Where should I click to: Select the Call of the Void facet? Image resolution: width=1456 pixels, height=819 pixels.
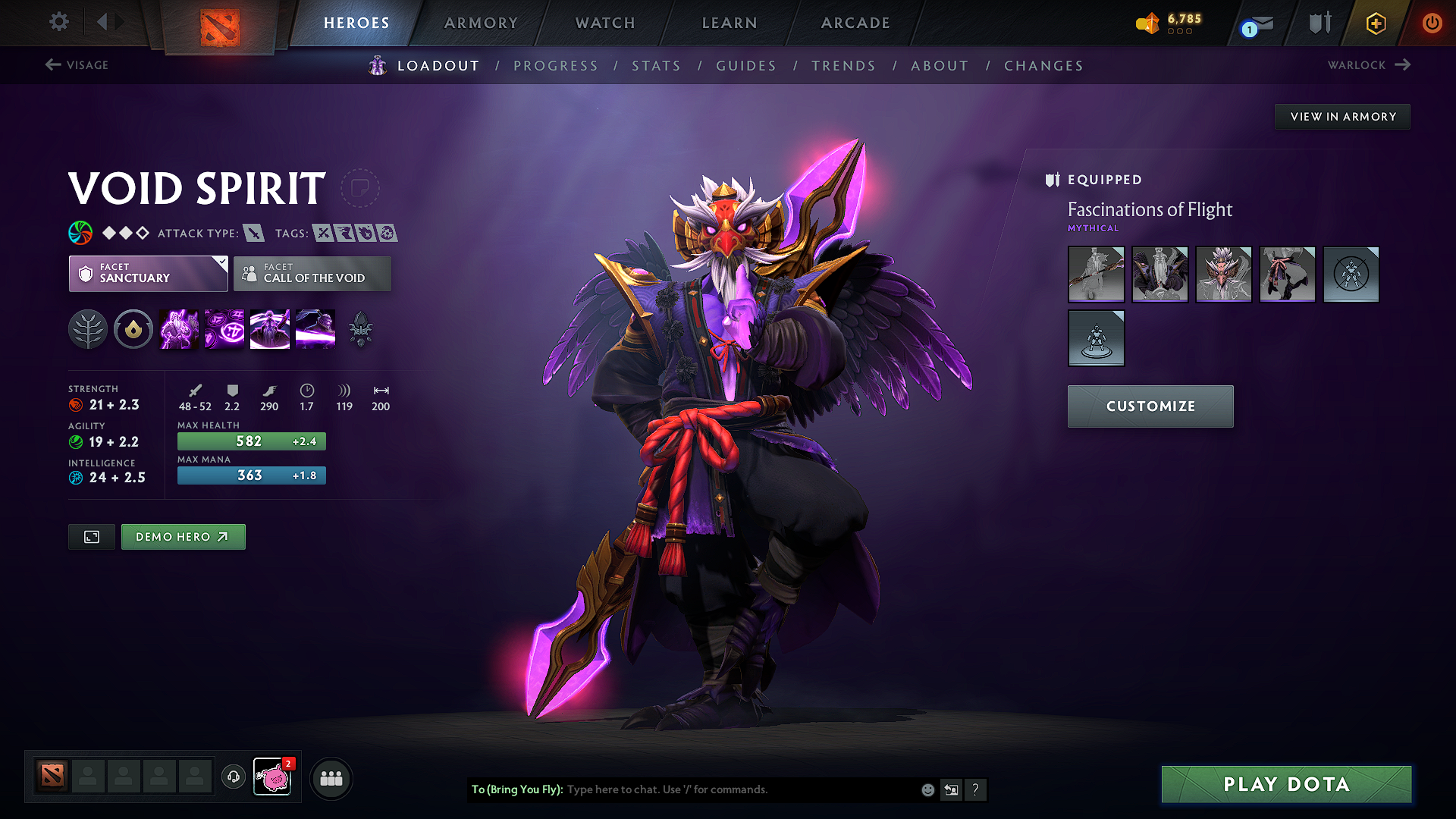tap(312, 274)
